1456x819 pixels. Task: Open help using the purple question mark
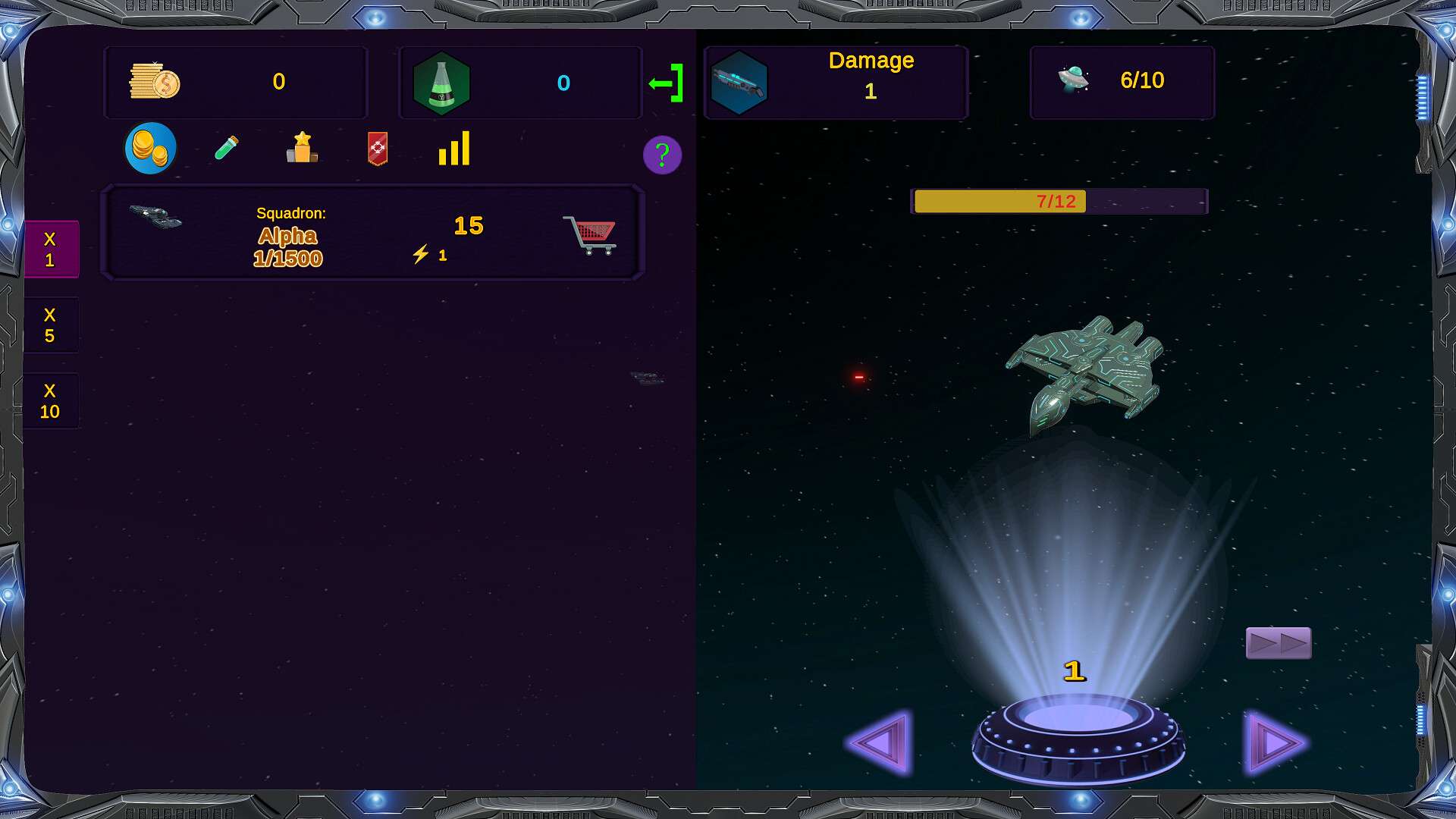661,155
